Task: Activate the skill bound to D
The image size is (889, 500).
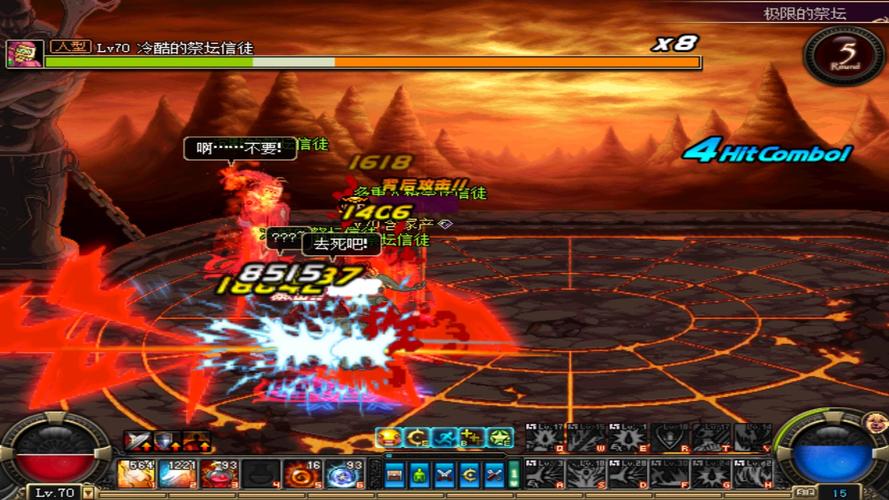Action: [625, 473]
